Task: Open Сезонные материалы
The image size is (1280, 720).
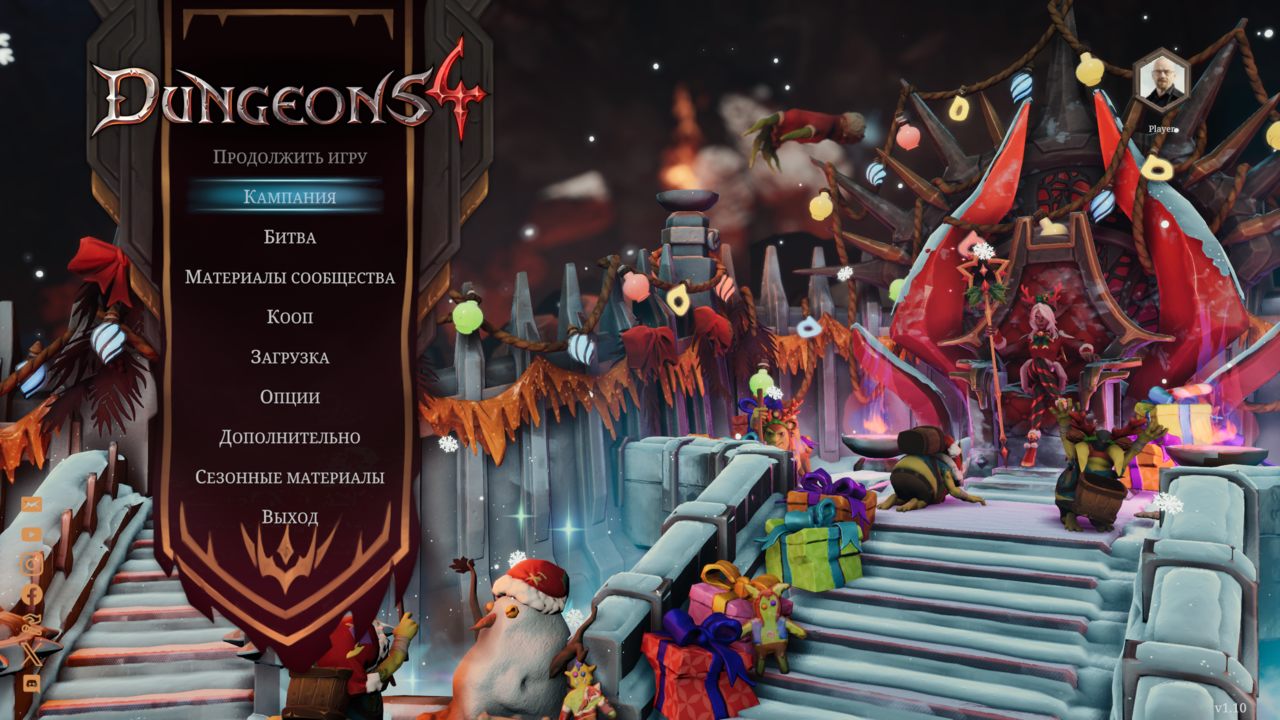Action: click(290, 477)
